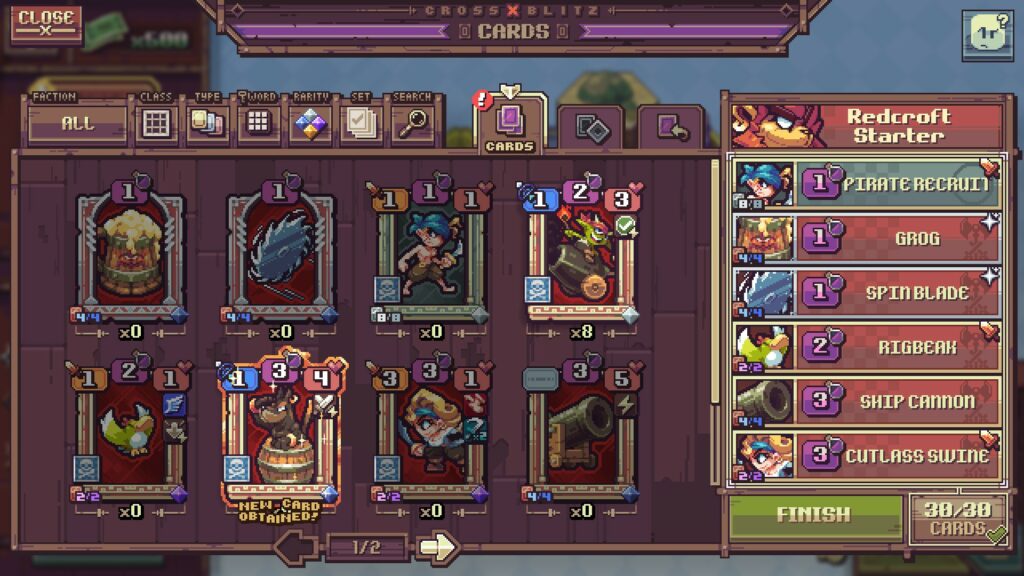Image resolution: width=1024 pixels, height=576 pixels.
Task: Choose the ship cannon card in collection
Action: coord(580,430)
